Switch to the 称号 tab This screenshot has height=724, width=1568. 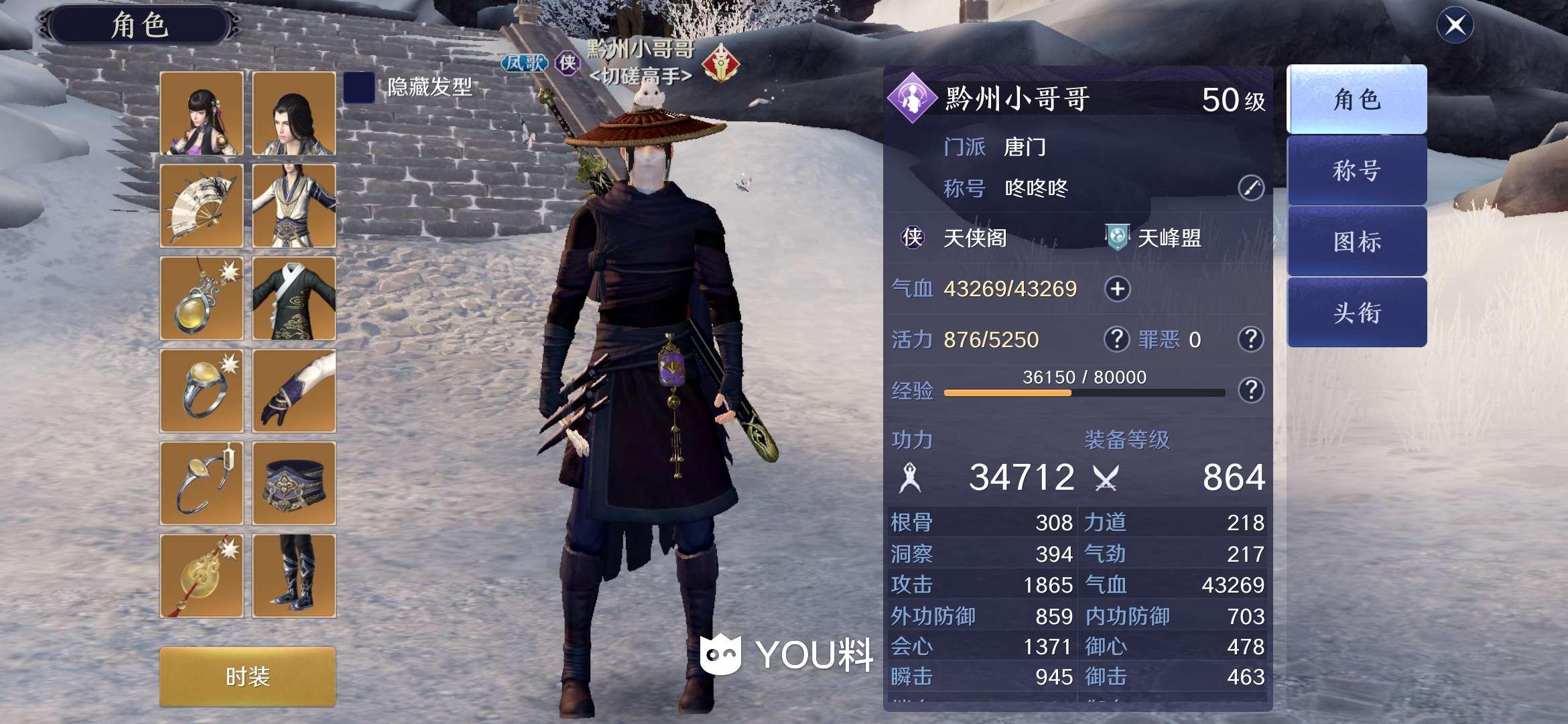click(x=1356, y=171)
